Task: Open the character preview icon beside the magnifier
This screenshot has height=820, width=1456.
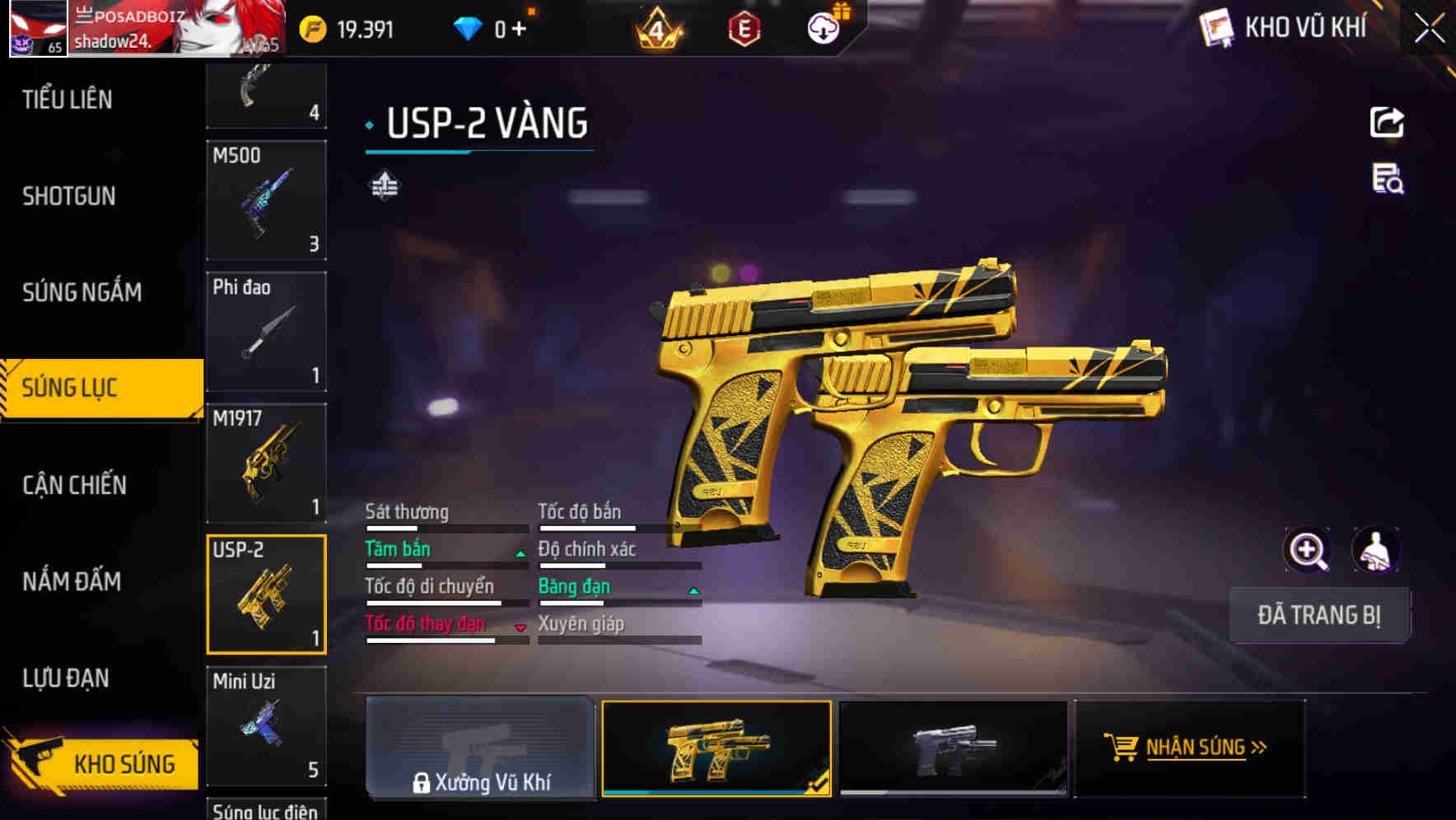Action: click(1378, 550)
